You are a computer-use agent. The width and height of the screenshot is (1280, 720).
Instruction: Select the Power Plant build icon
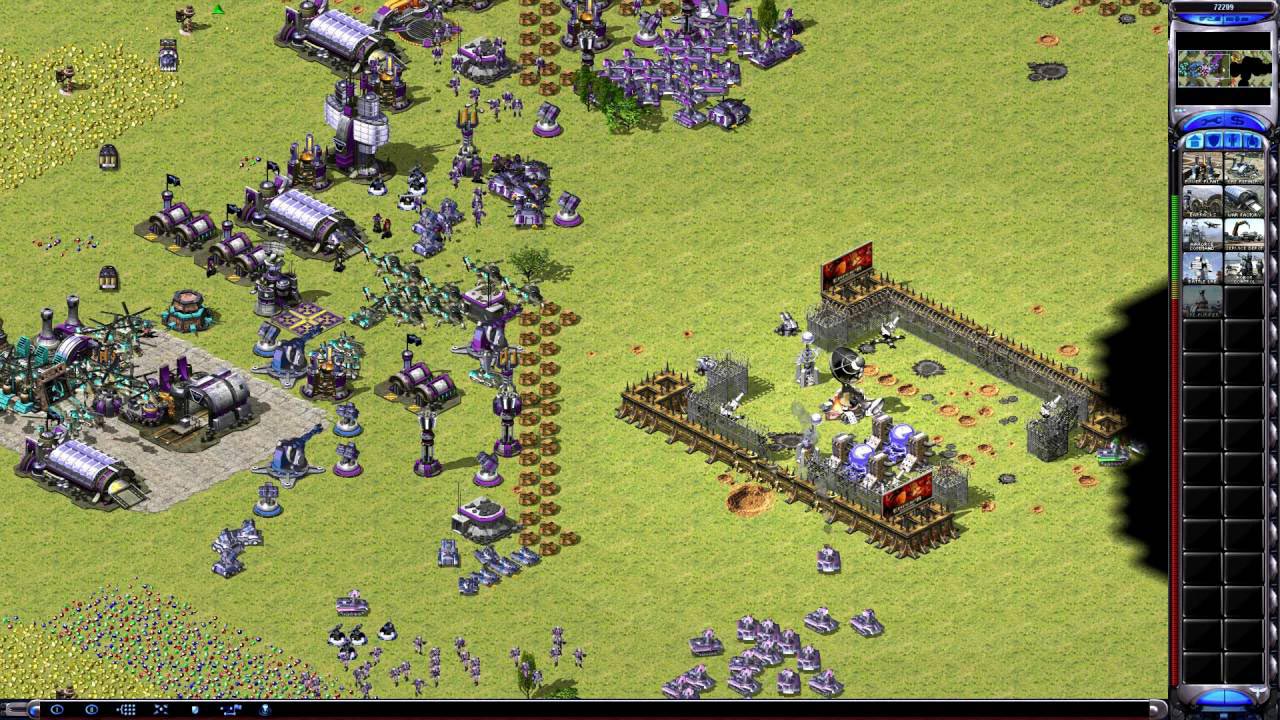[1202, 166]
